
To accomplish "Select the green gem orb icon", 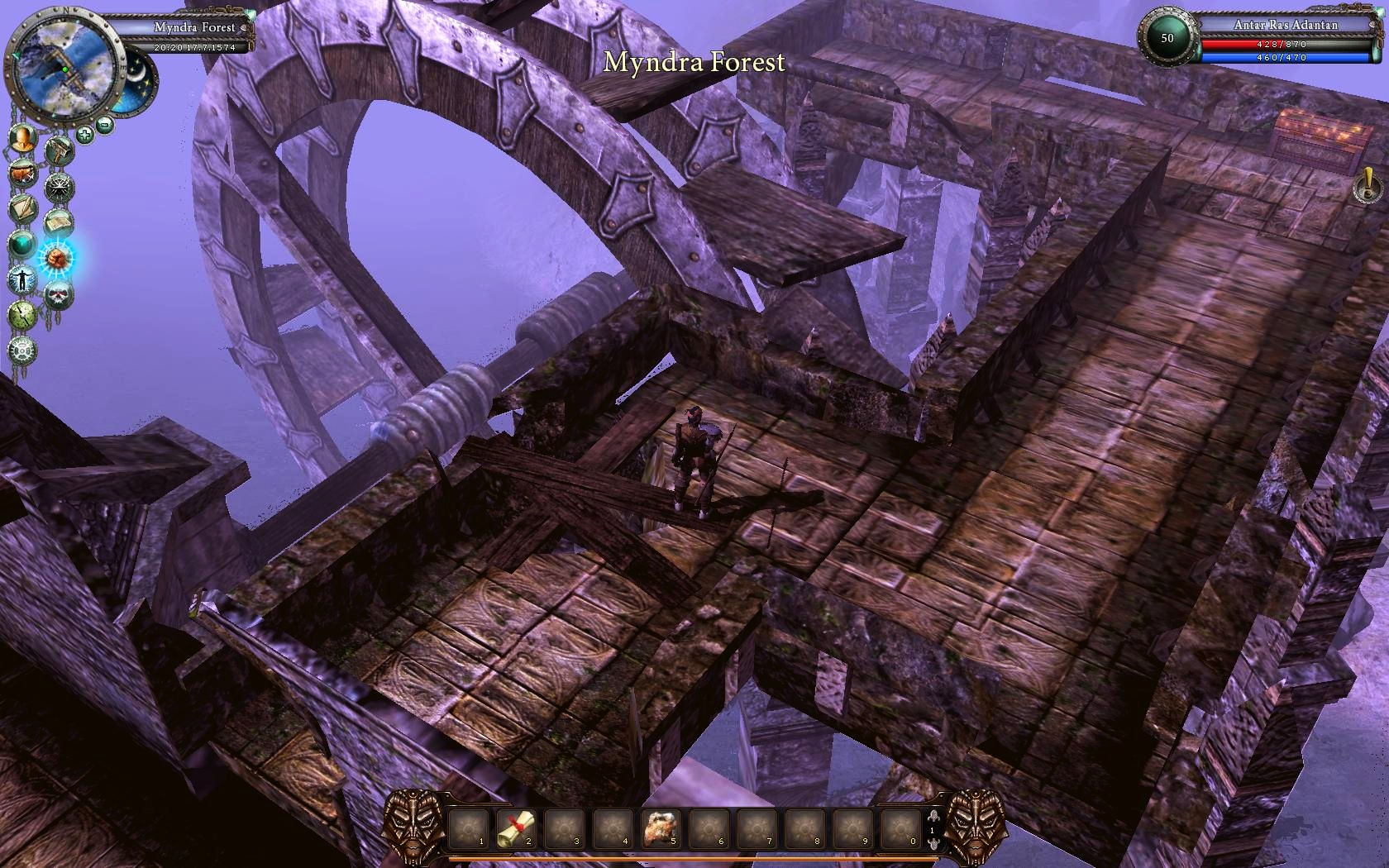I will [x=21, y=245].
